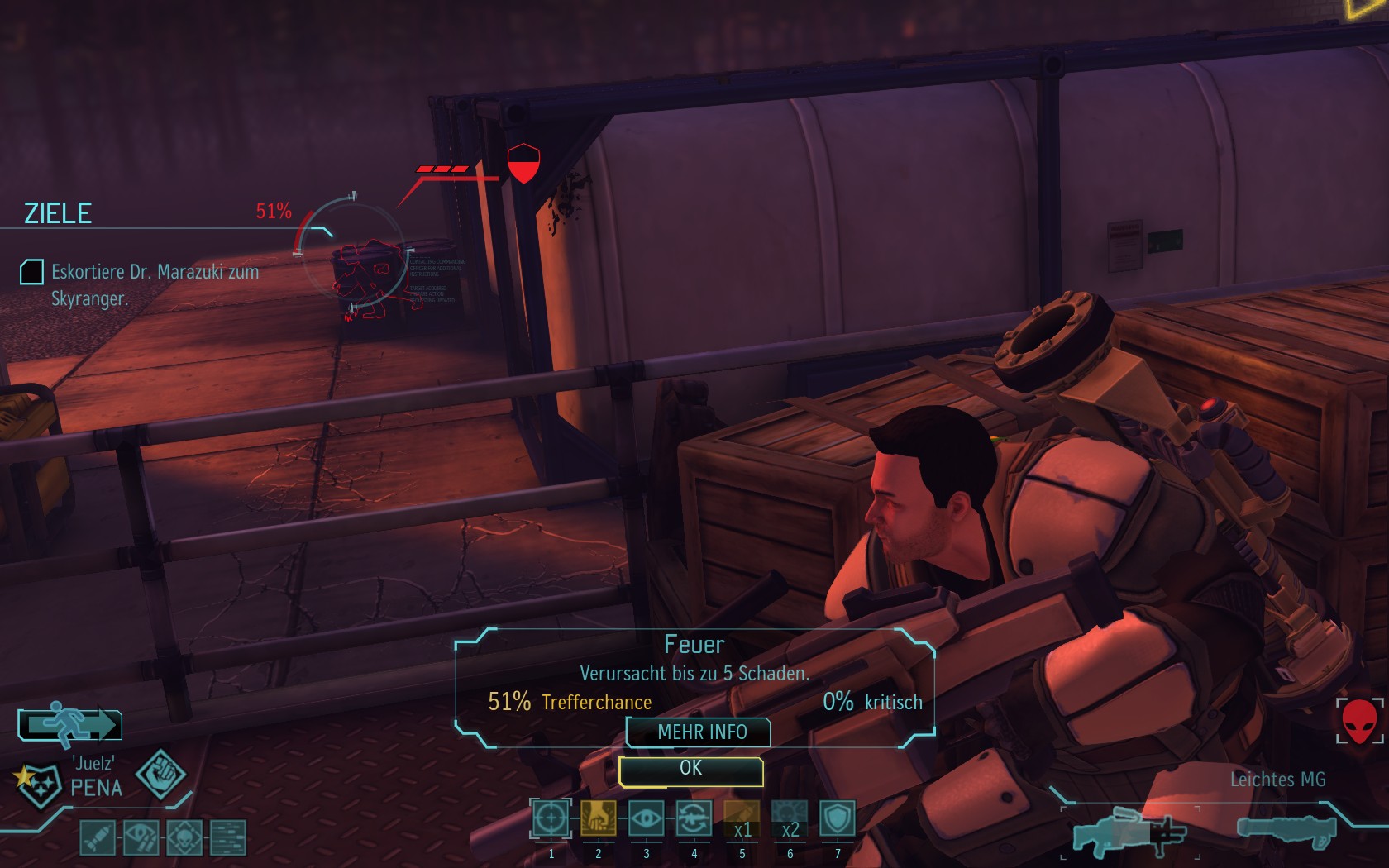The image size is (1389, 868).
Task: Activate the golden fist ability
Action: (598, 819)
